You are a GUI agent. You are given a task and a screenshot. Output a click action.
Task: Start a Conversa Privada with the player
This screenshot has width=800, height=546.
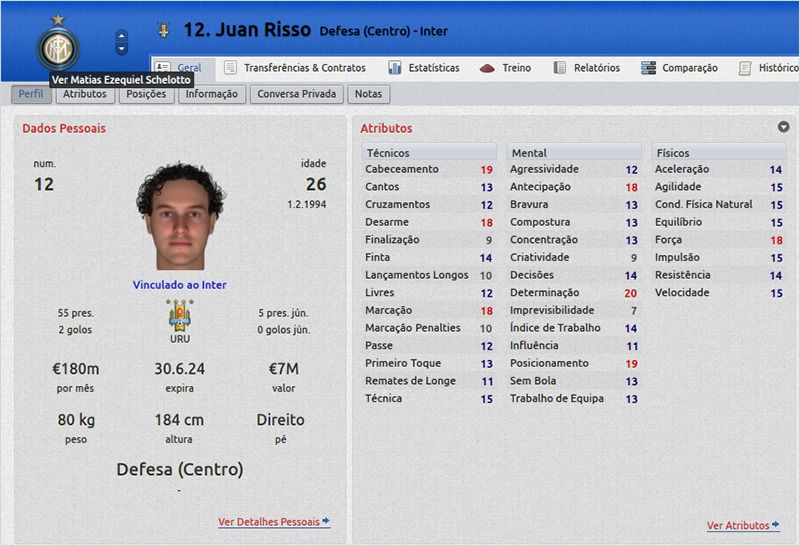(x=297, y=94)
